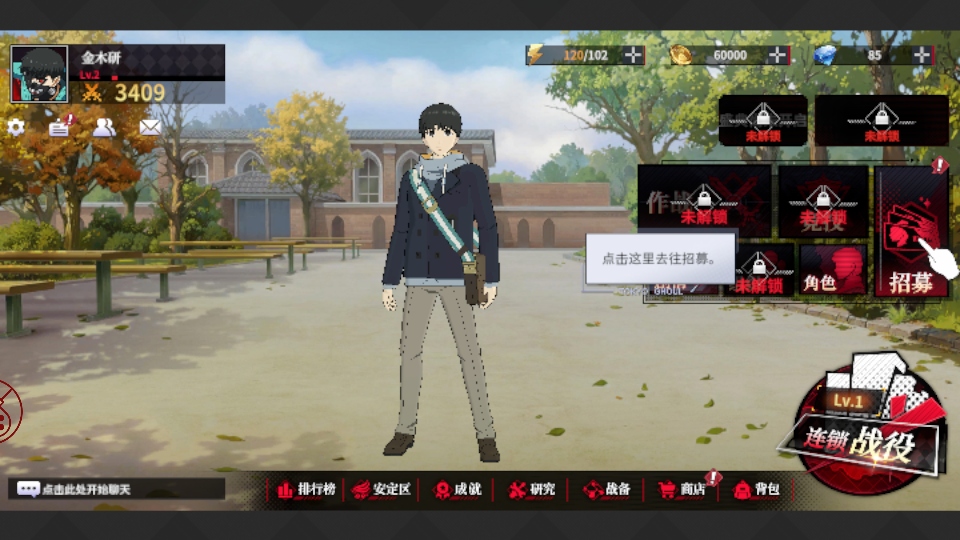Viewport: 960px width, 540px height.
Task: Add gold coins with the plus button
Action: (x=777, y=56)
